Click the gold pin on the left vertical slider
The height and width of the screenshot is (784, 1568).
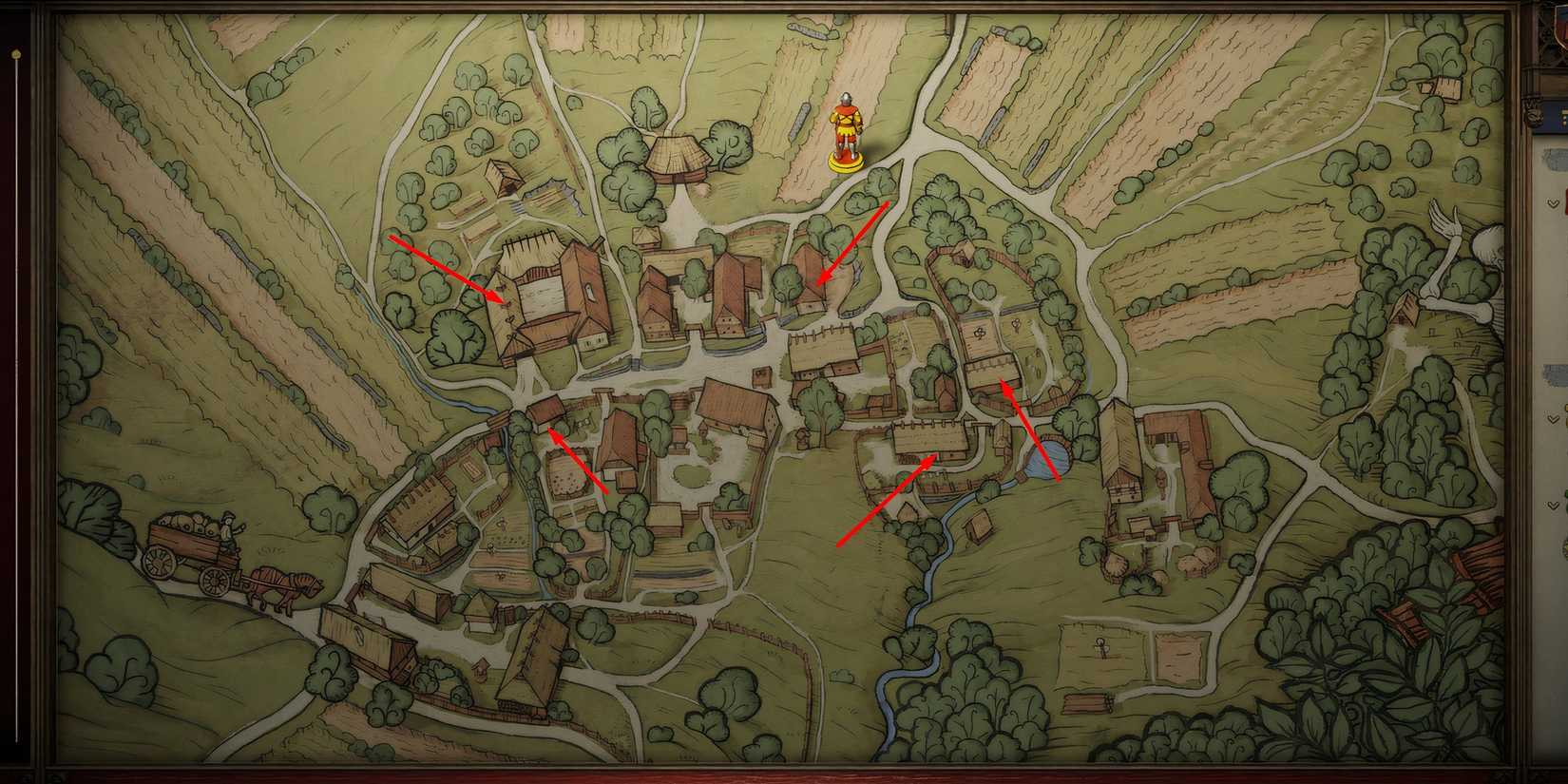pyautogui.click(x=15, y=54)
